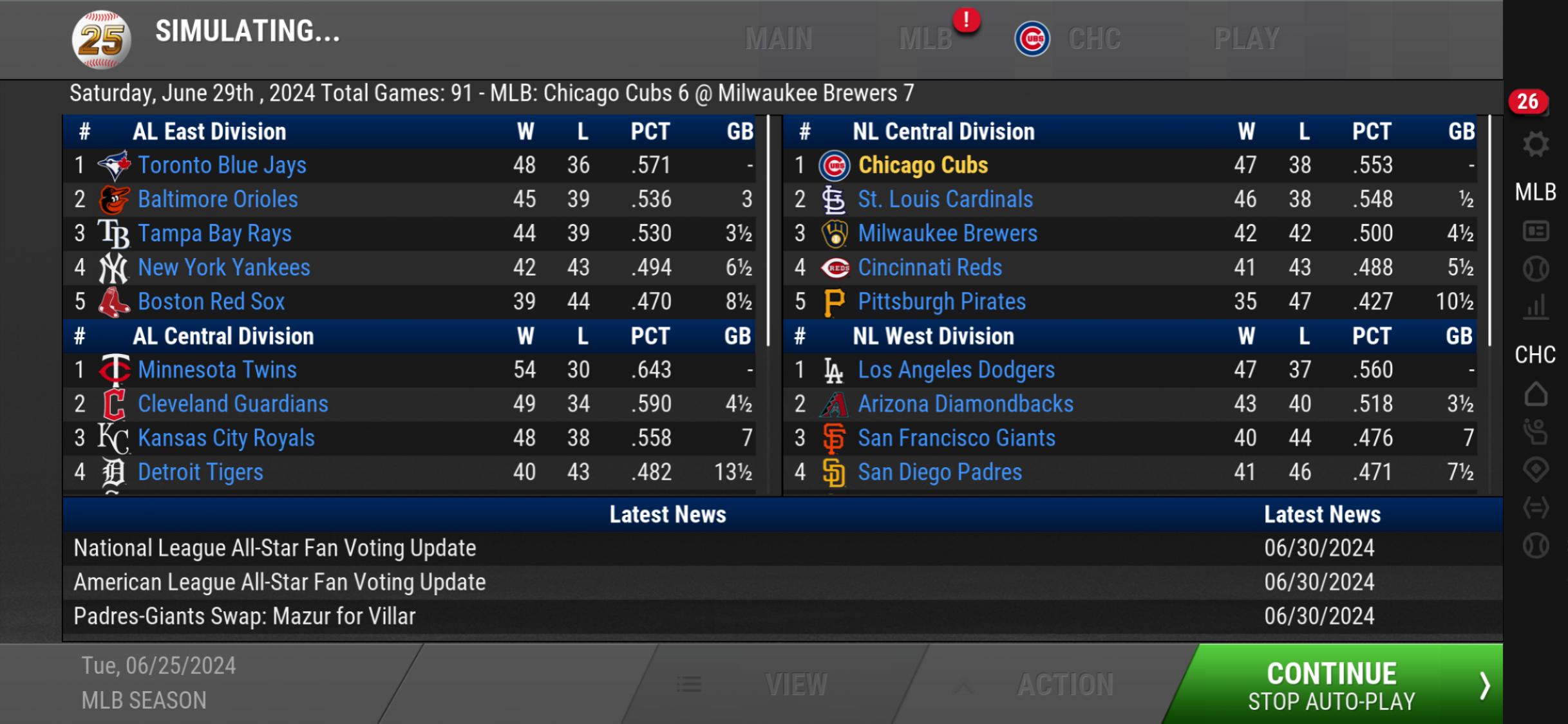The image size is (1568, 724).
Task: Open the ACTION menu
Action: (x=1064, y=685)
